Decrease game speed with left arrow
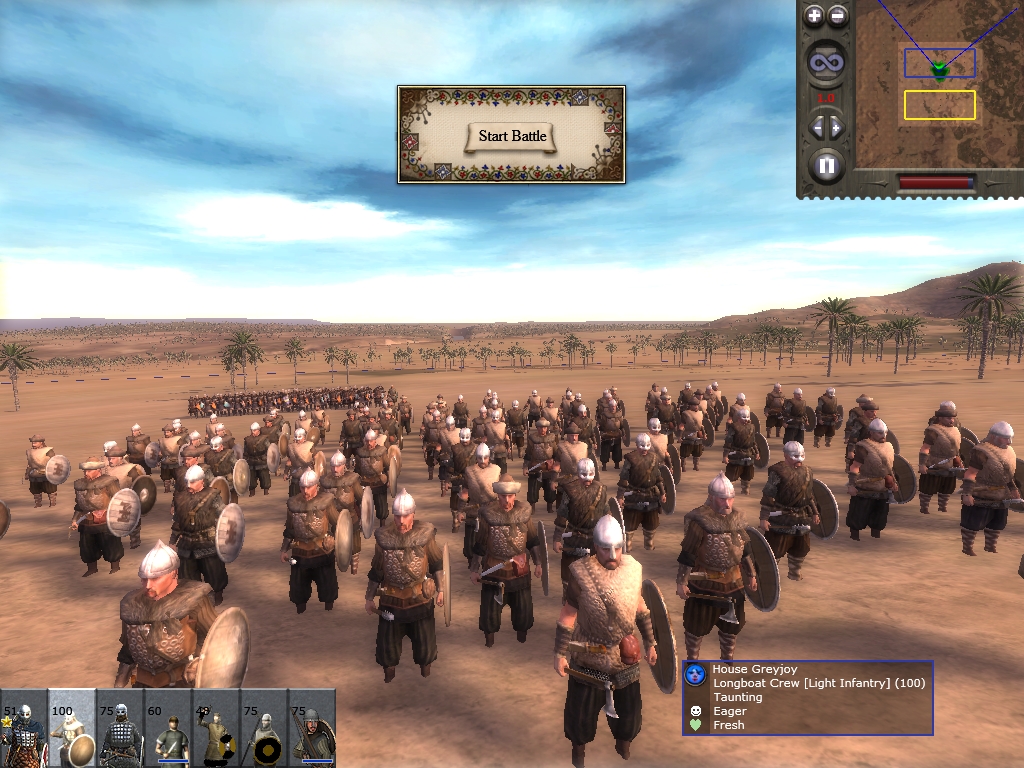 point(817,127)
